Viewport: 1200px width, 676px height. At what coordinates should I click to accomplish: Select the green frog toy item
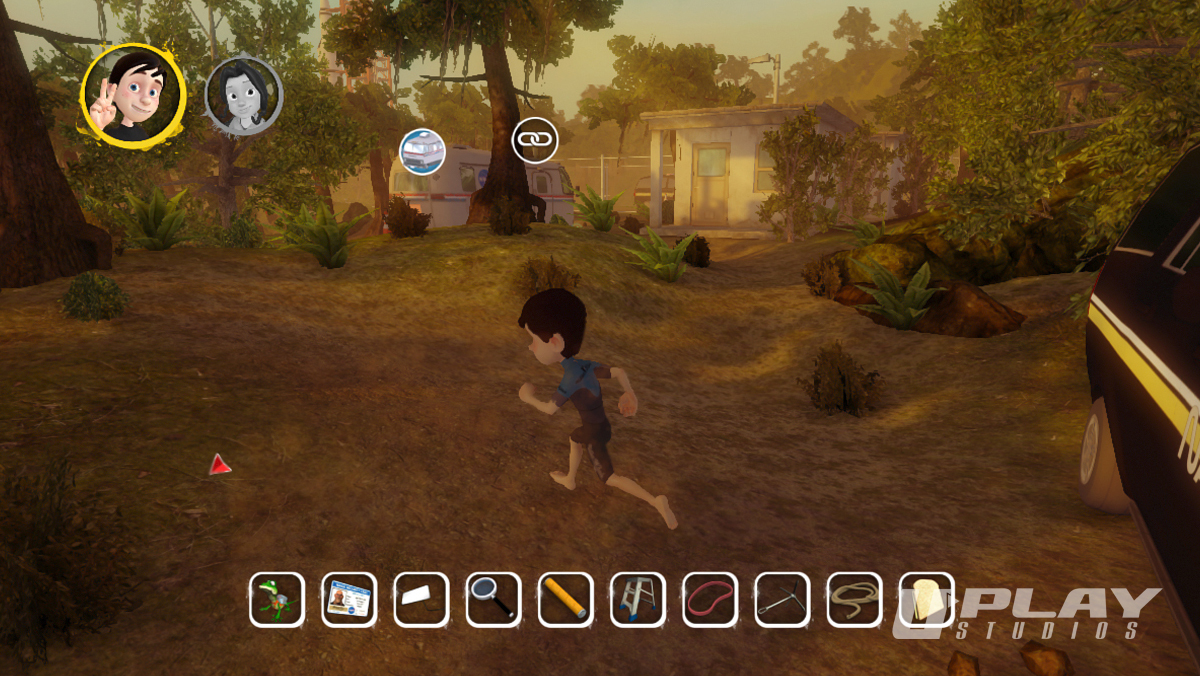(276, 599)
